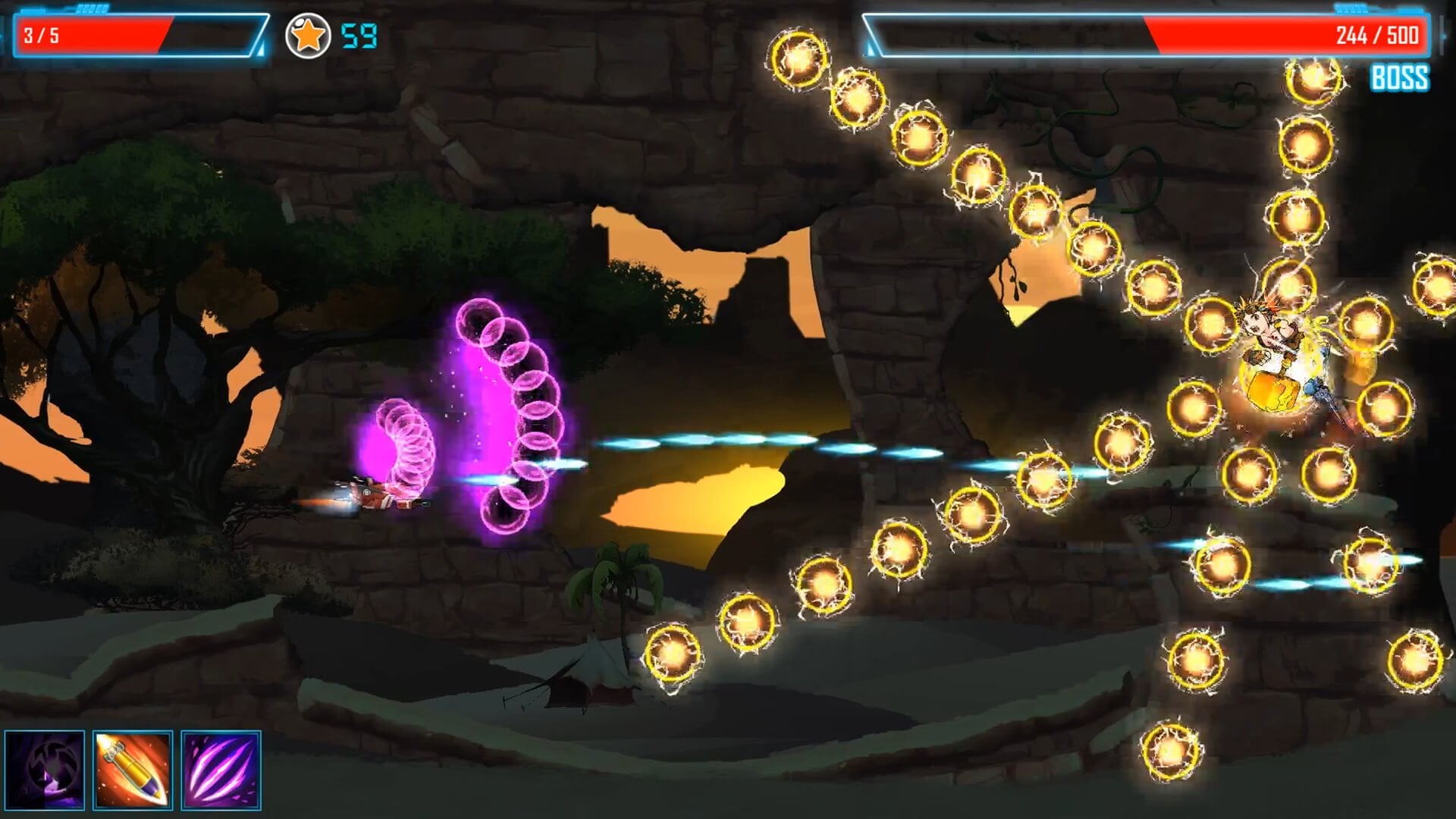Activate the dark vortex ability
This screenshot has height=819, width=1456.
click(x=45, y=770)
